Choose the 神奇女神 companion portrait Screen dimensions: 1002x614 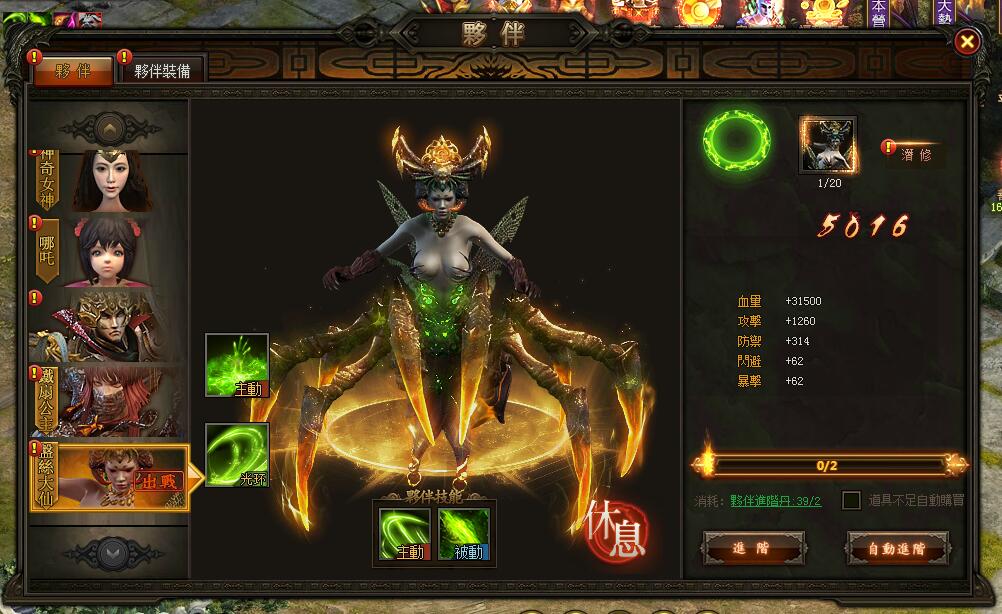(110, 180)
